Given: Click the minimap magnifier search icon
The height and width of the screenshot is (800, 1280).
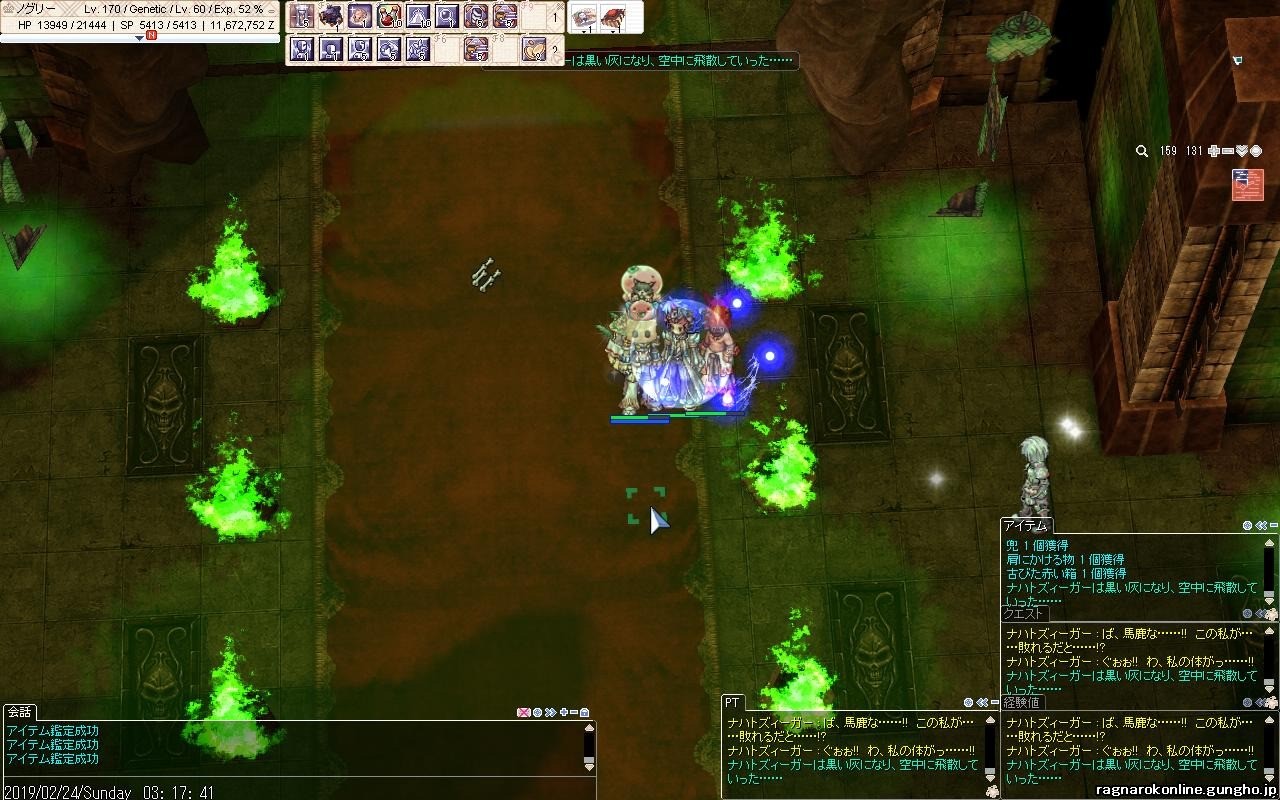Looking at the screenshot, I should click(1142, 151).
